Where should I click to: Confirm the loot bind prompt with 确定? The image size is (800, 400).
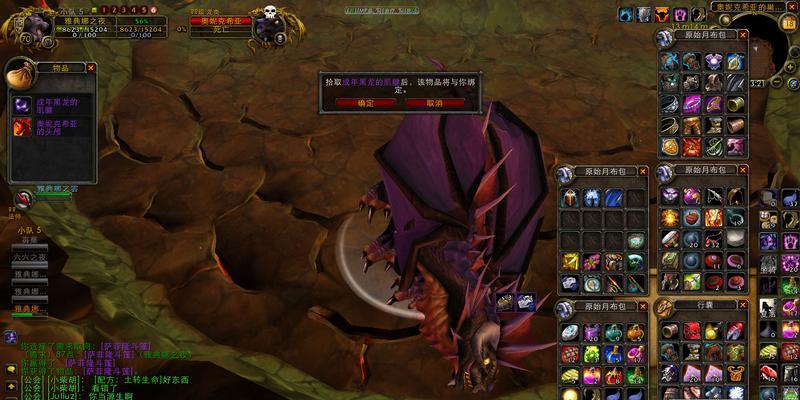coord(365,103)
